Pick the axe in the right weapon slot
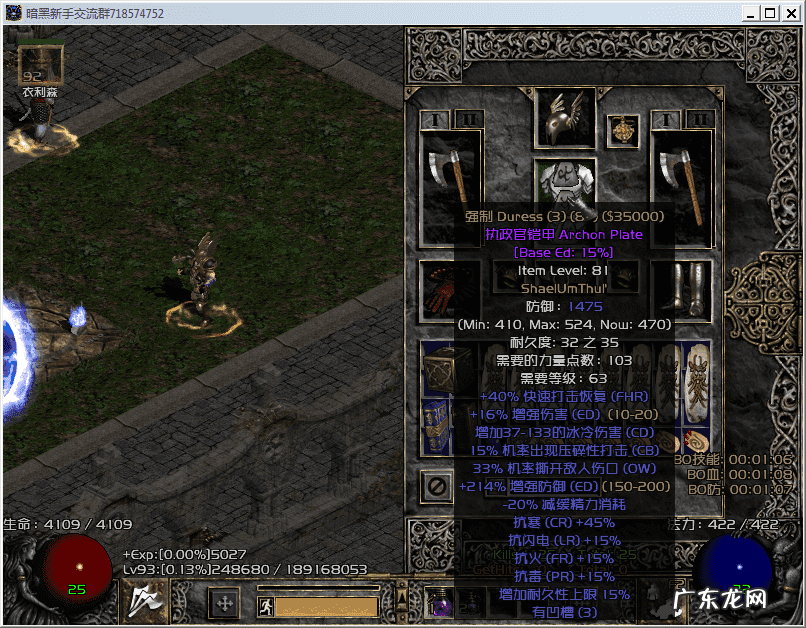 (681, 180)
